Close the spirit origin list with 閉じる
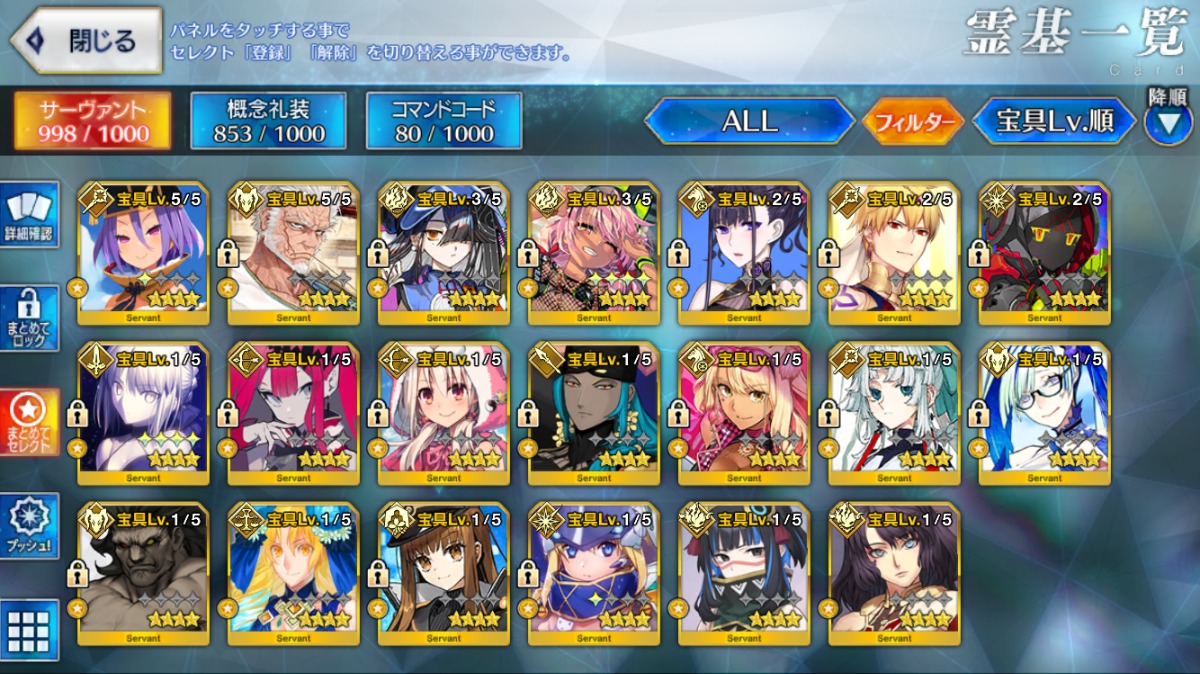Viewport: 1200px width, 674px height. click(86, 42)
